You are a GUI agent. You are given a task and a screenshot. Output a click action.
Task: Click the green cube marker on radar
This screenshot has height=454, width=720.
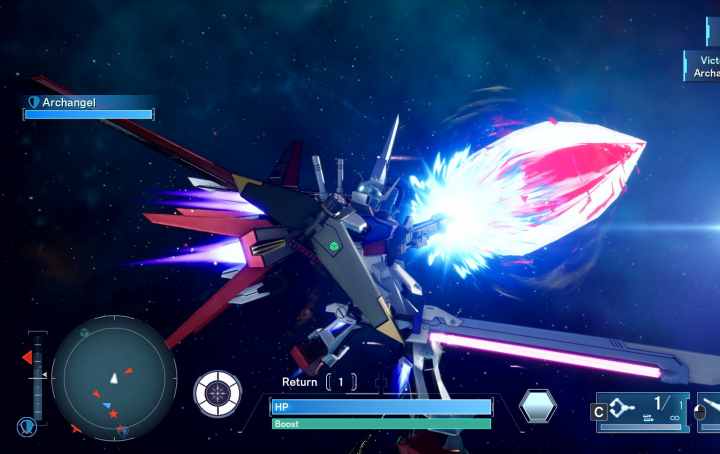[x=84, y=333]
